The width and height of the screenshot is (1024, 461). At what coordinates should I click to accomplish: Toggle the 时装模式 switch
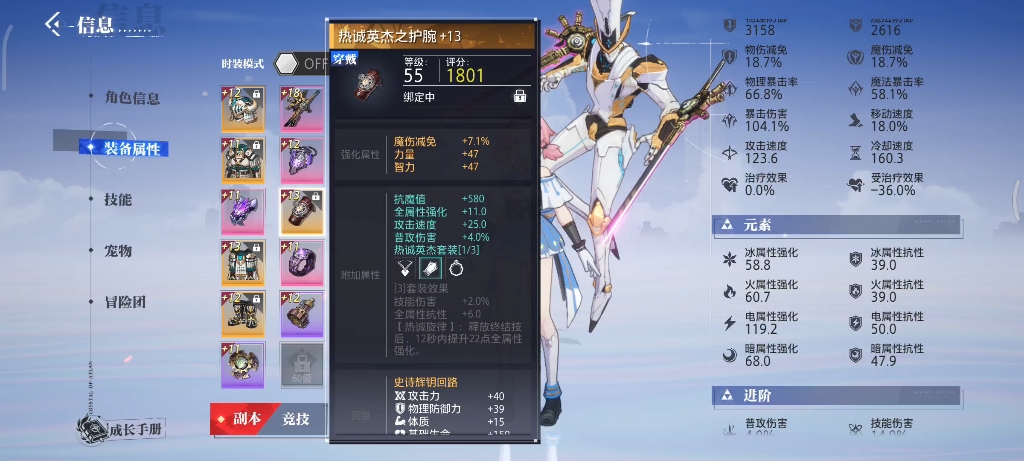coord(300,63)
